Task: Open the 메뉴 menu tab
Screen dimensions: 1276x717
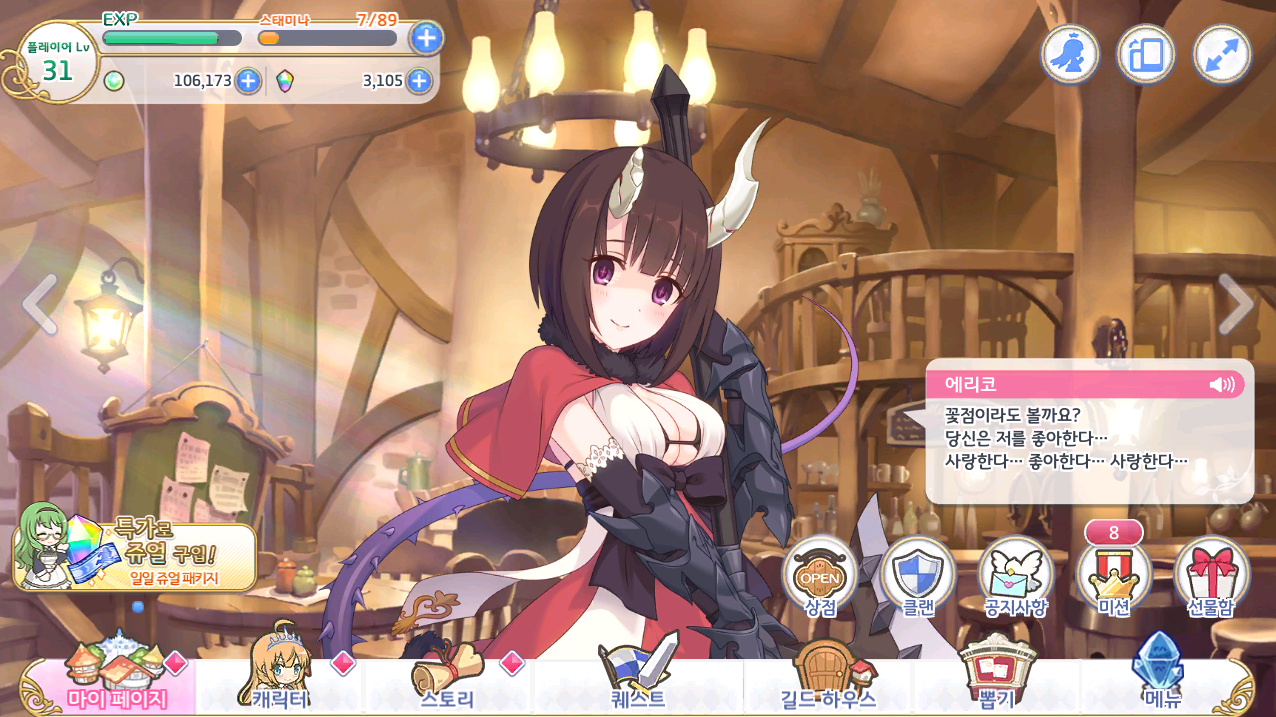Action: pyautogui.click(x=1160, y=683)
